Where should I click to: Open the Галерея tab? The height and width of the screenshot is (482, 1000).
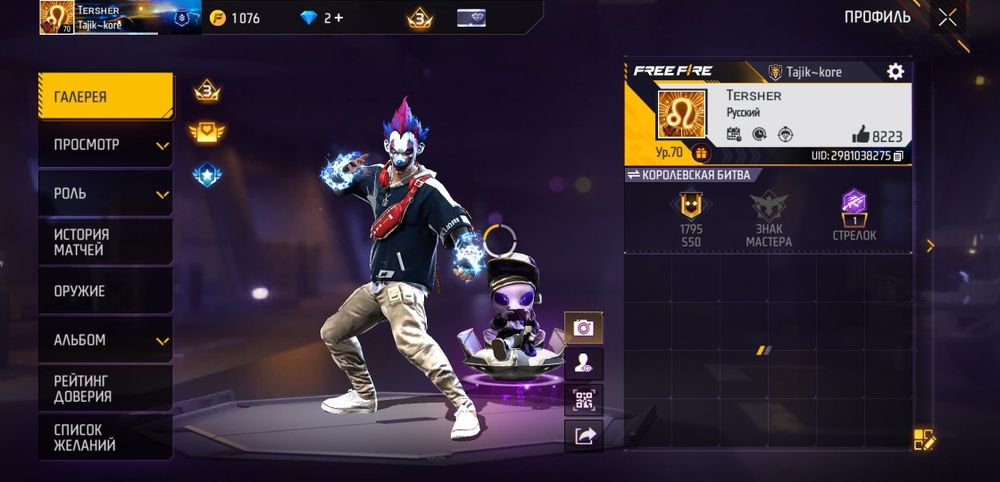tap(105, 96)
